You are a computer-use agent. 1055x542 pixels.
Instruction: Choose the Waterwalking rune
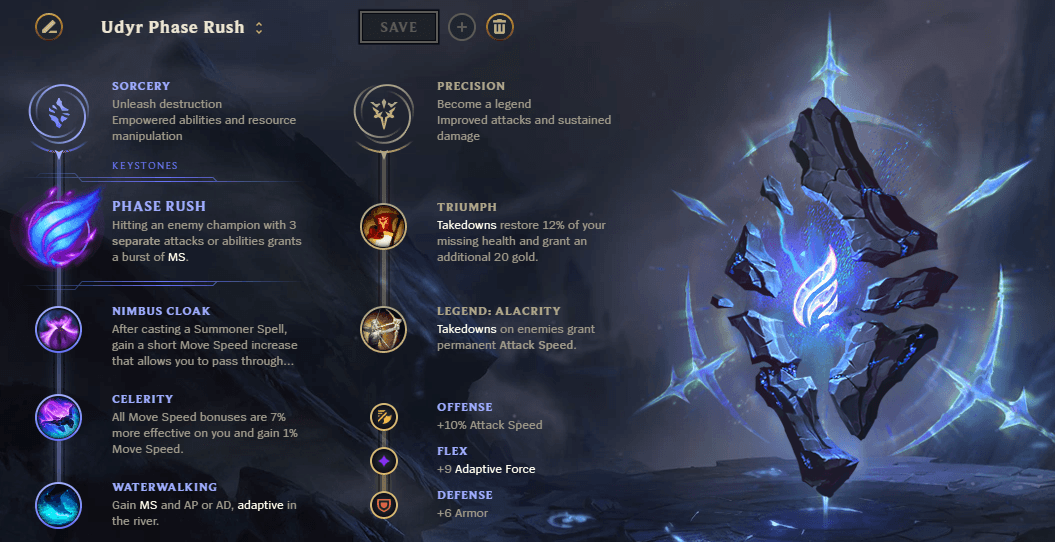[58, 505]
